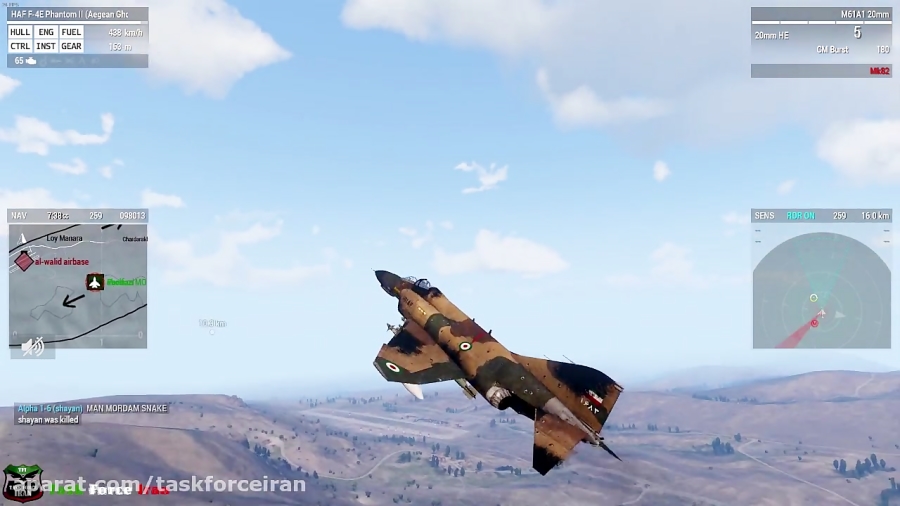
Task: Toggle the muted speaker icon
Action: point(33,347)
